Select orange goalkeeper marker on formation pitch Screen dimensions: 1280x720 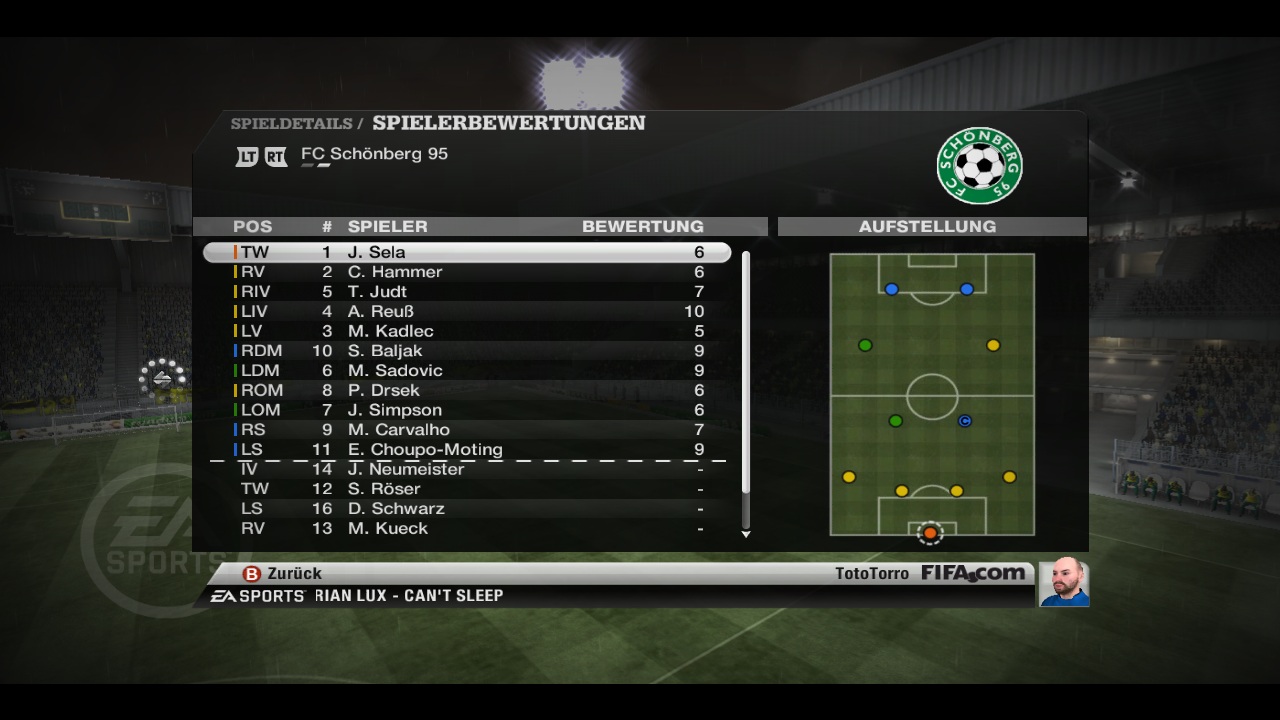coord(930,533)
